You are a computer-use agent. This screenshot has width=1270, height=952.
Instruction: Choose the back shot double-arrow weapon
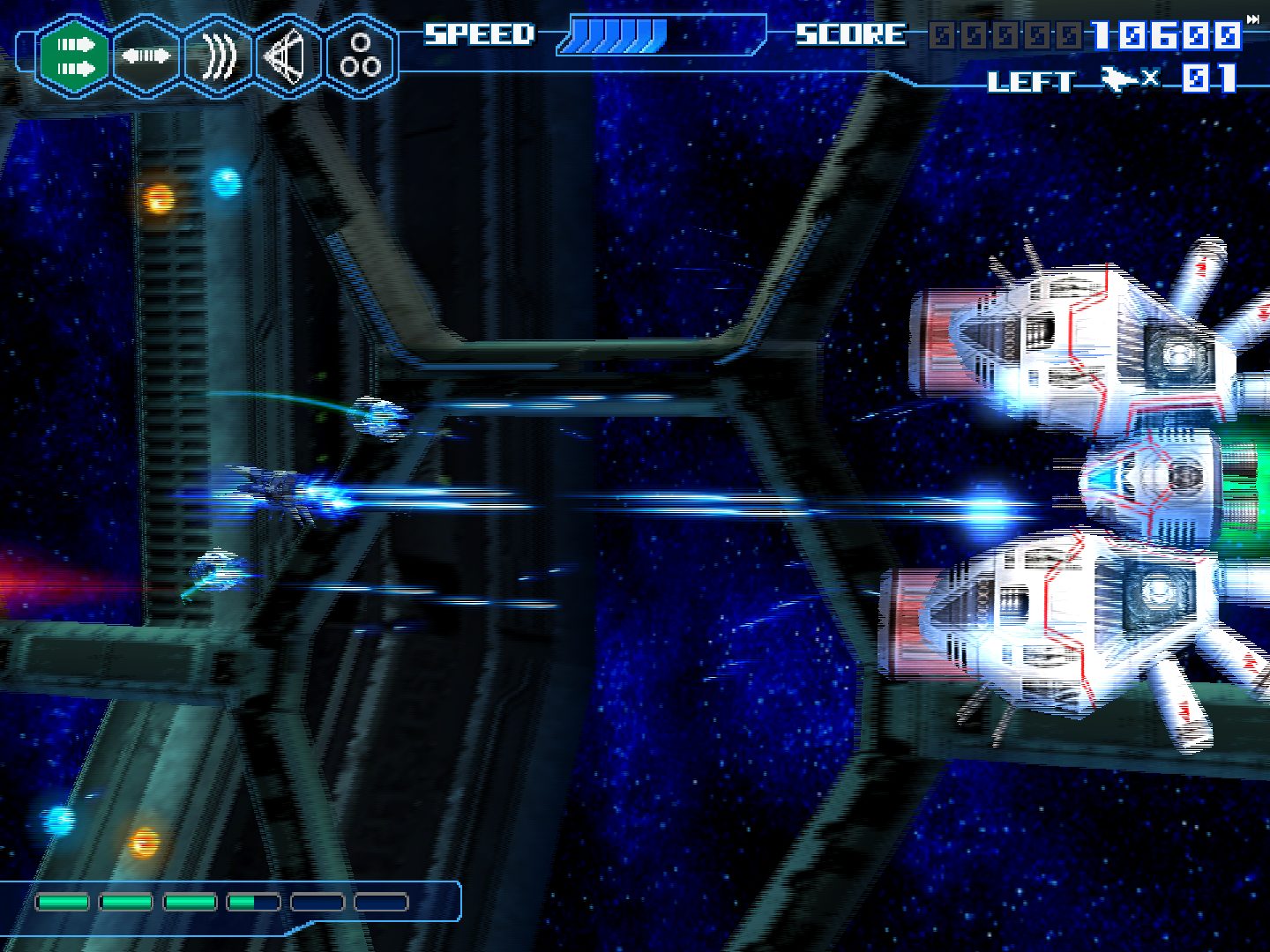[146, 56]
